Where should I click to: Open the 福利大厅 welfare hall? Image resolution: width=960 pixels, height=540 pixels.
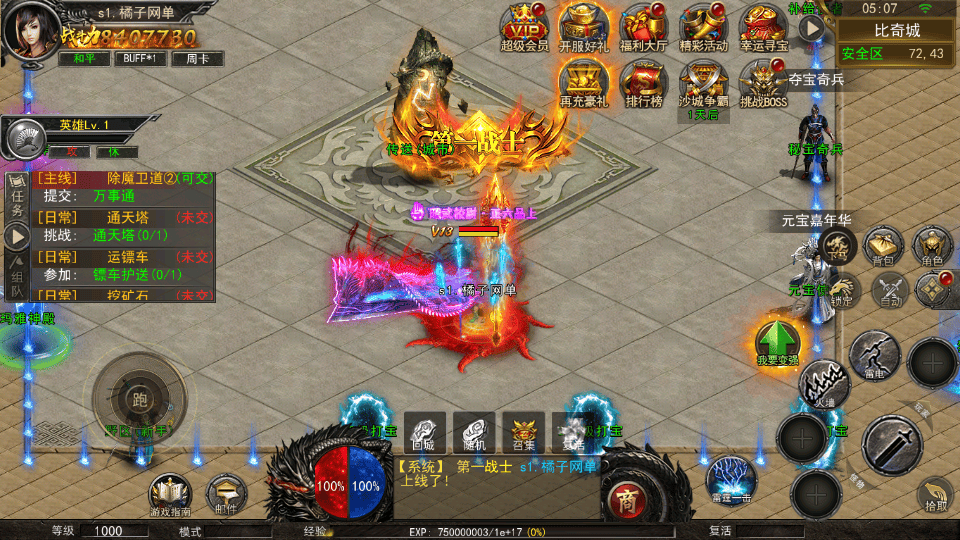tap(644, 26)
